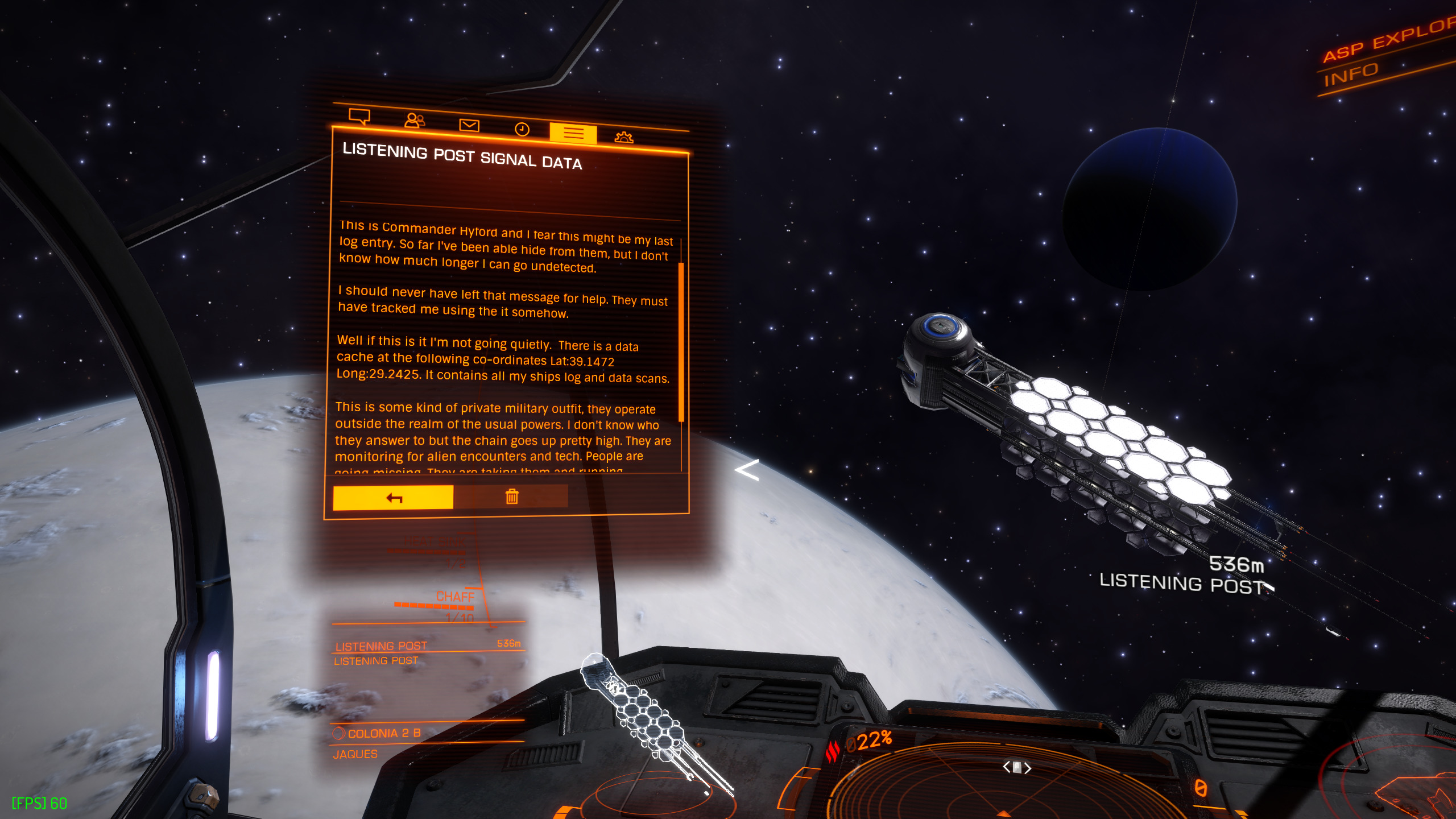Click the message panel's vertical scrollbar
Image resolution: width=1456 pixels, height=819 pixels.
(681, 341)
